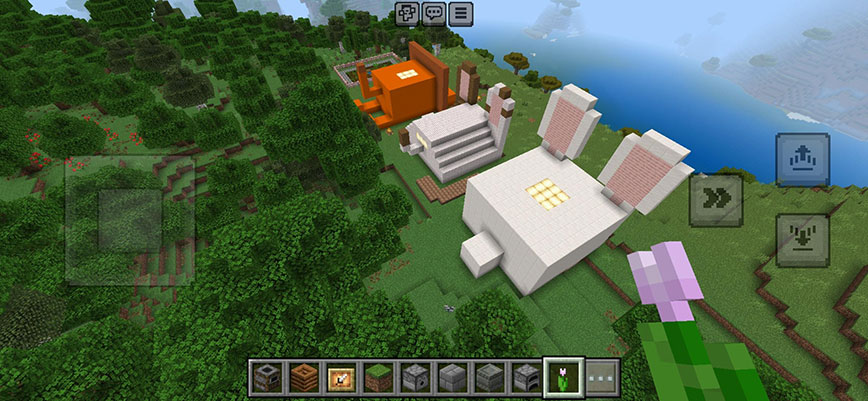Activate the double-arrow sprint button

coord(715,199)
